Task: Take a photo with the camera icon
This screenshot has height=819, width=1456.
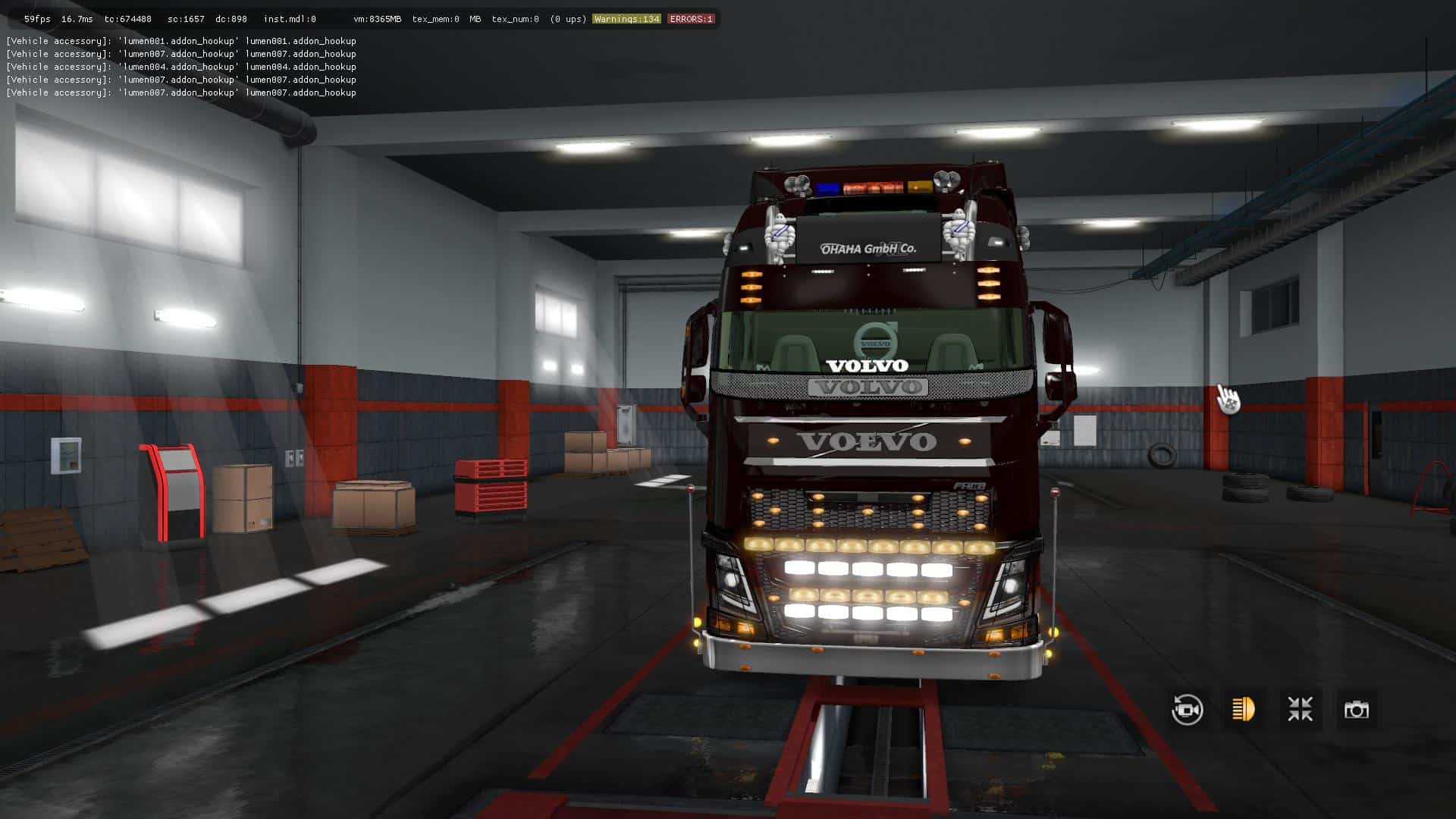Action: (x=1356, y=710)
